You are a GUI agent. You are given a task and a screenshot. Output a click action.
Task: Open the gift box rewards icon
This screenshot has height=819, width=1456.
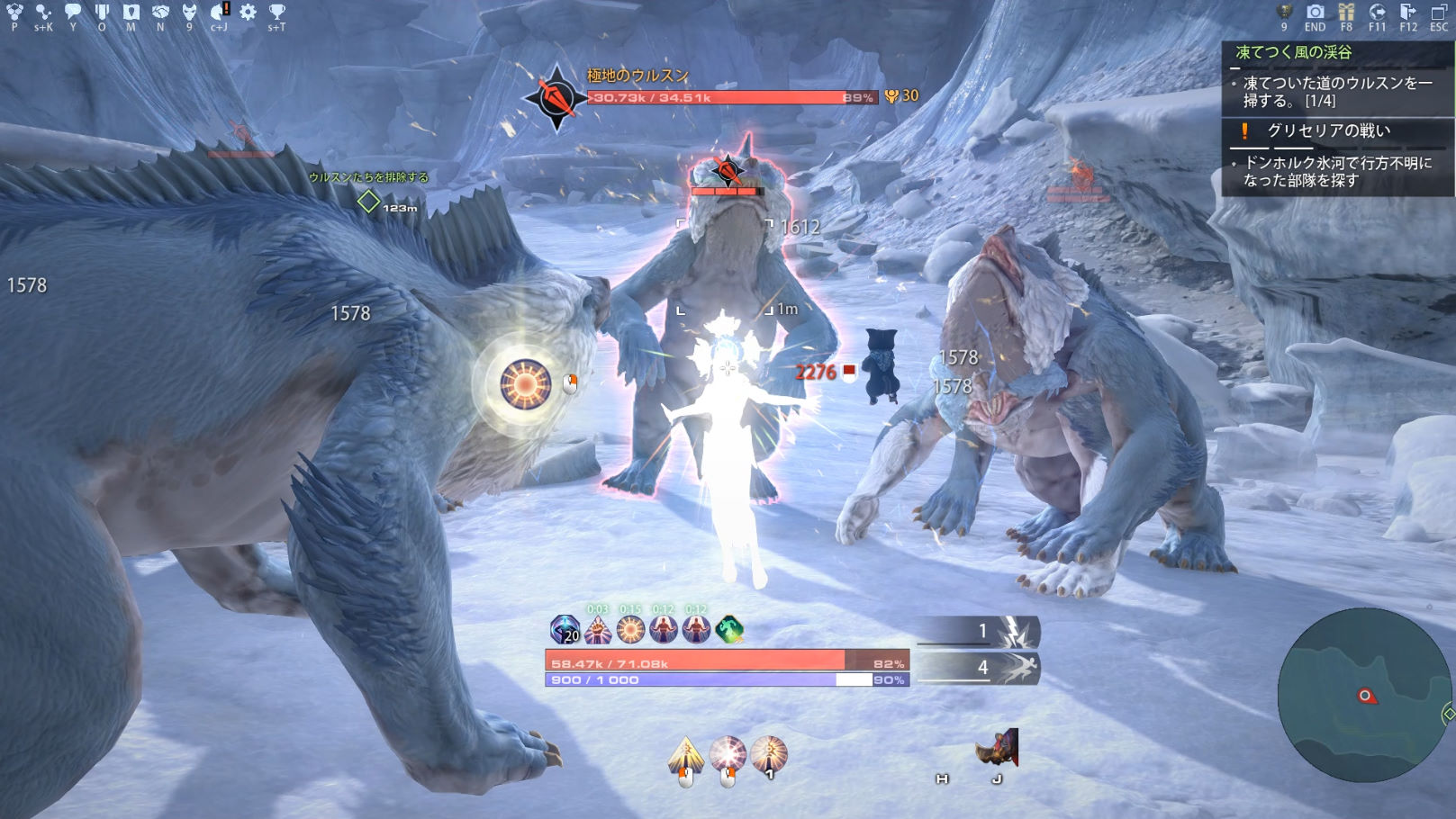(1346, 12)
